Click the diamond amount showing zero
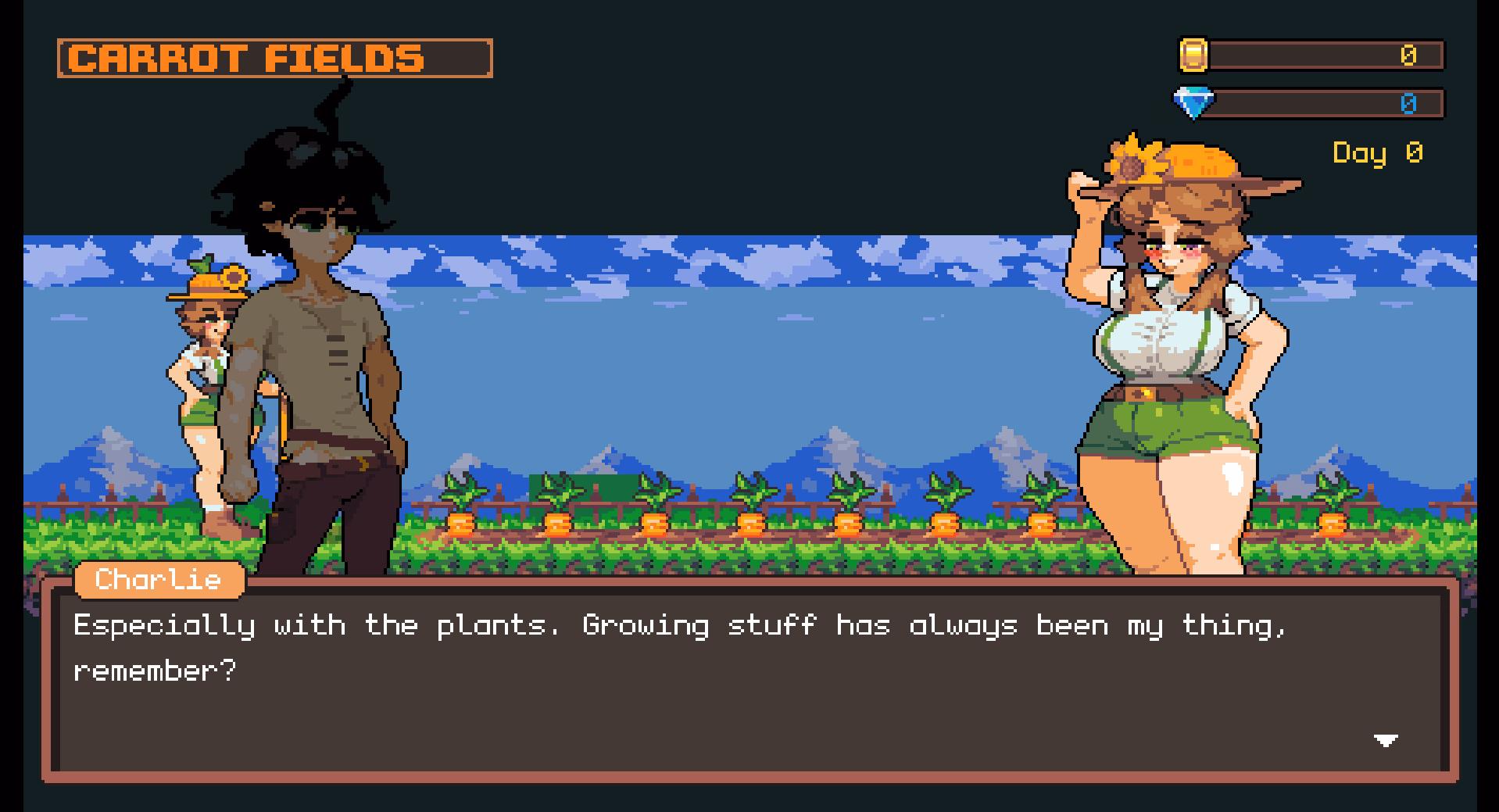 1407,102
